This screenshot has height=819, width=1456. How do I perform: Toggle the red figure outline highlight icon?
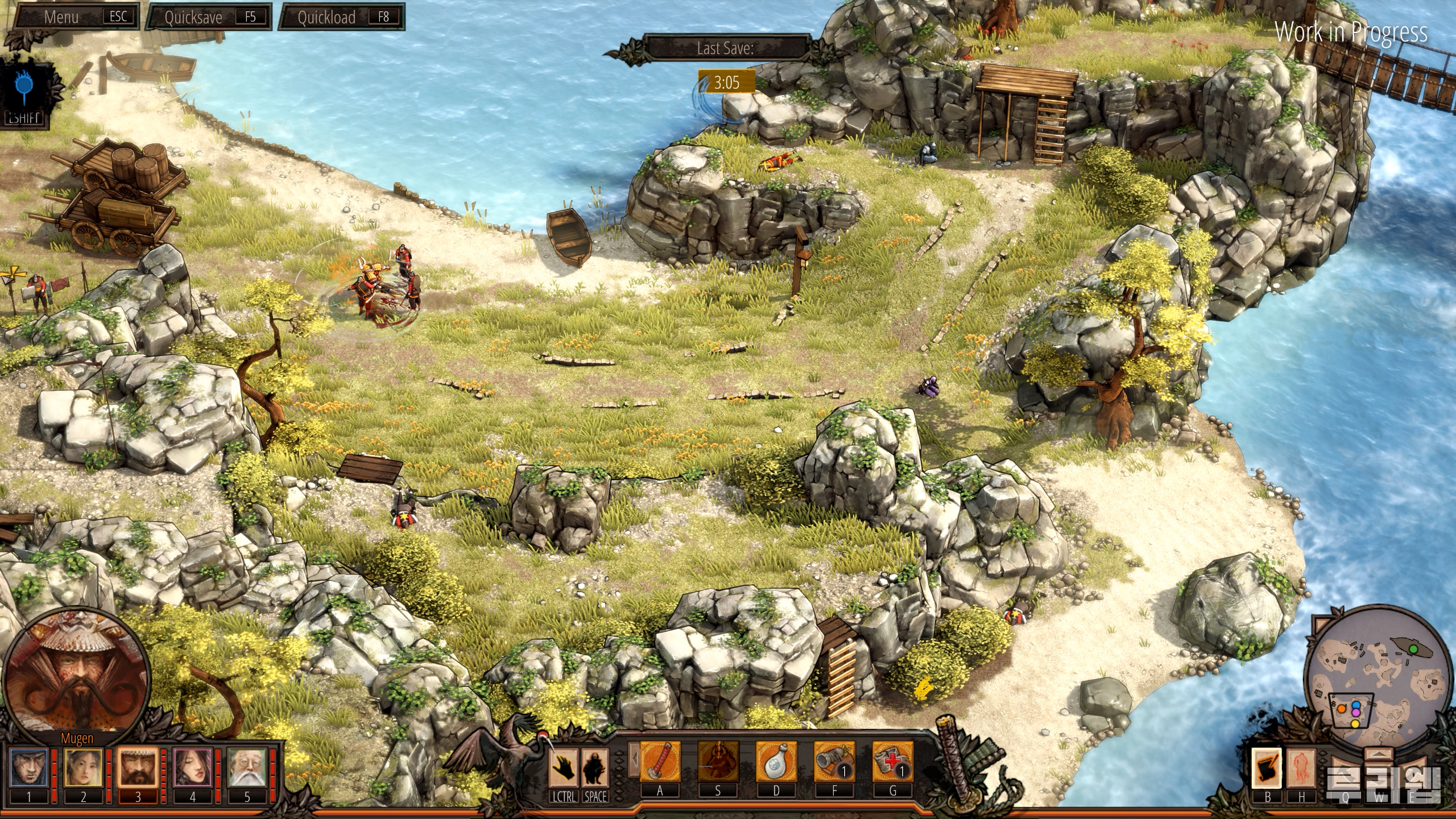[1301, 767]
